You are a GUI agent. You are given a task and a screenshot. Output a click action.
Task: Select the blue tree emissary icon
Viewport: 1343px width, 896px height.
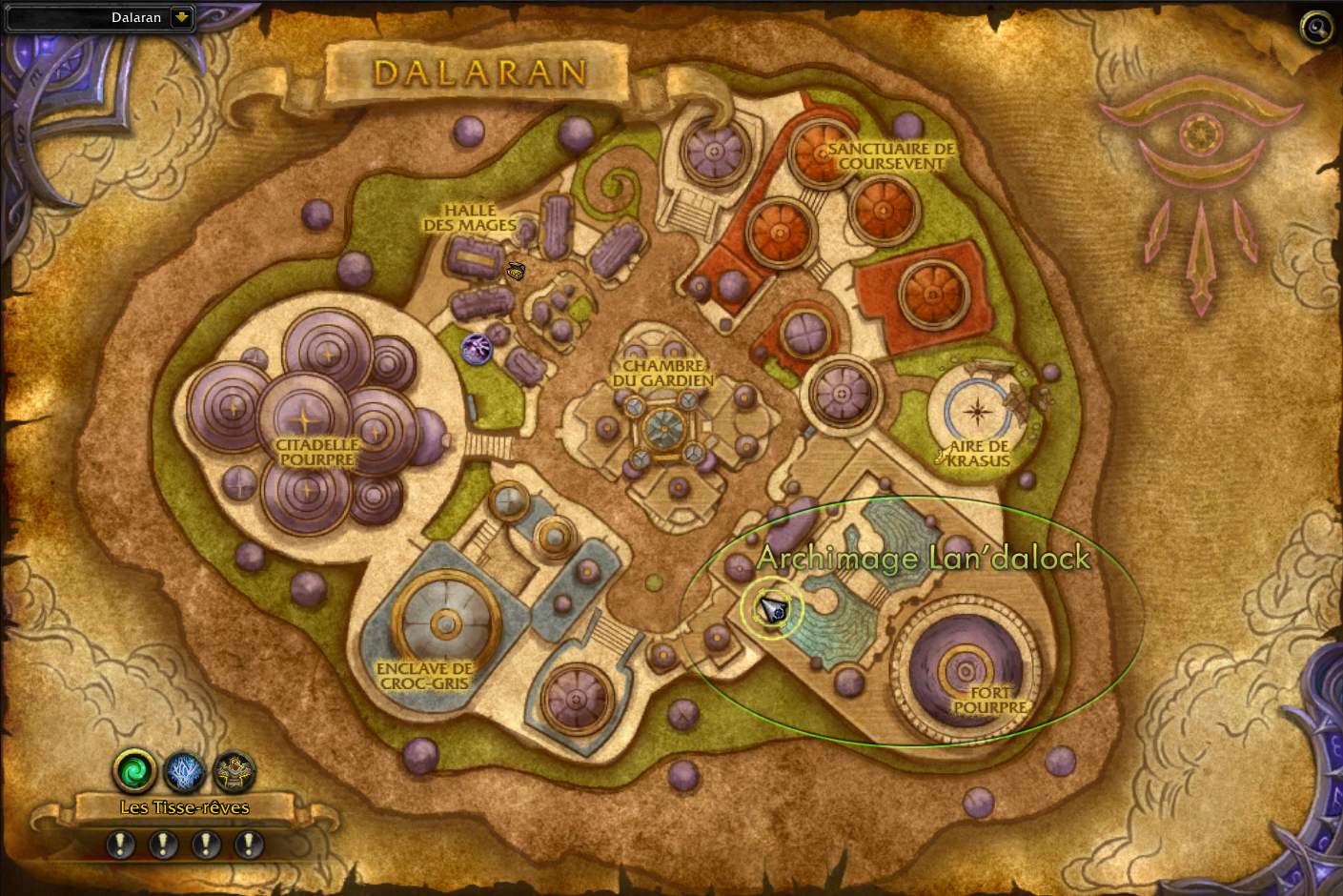pos(185,771)
